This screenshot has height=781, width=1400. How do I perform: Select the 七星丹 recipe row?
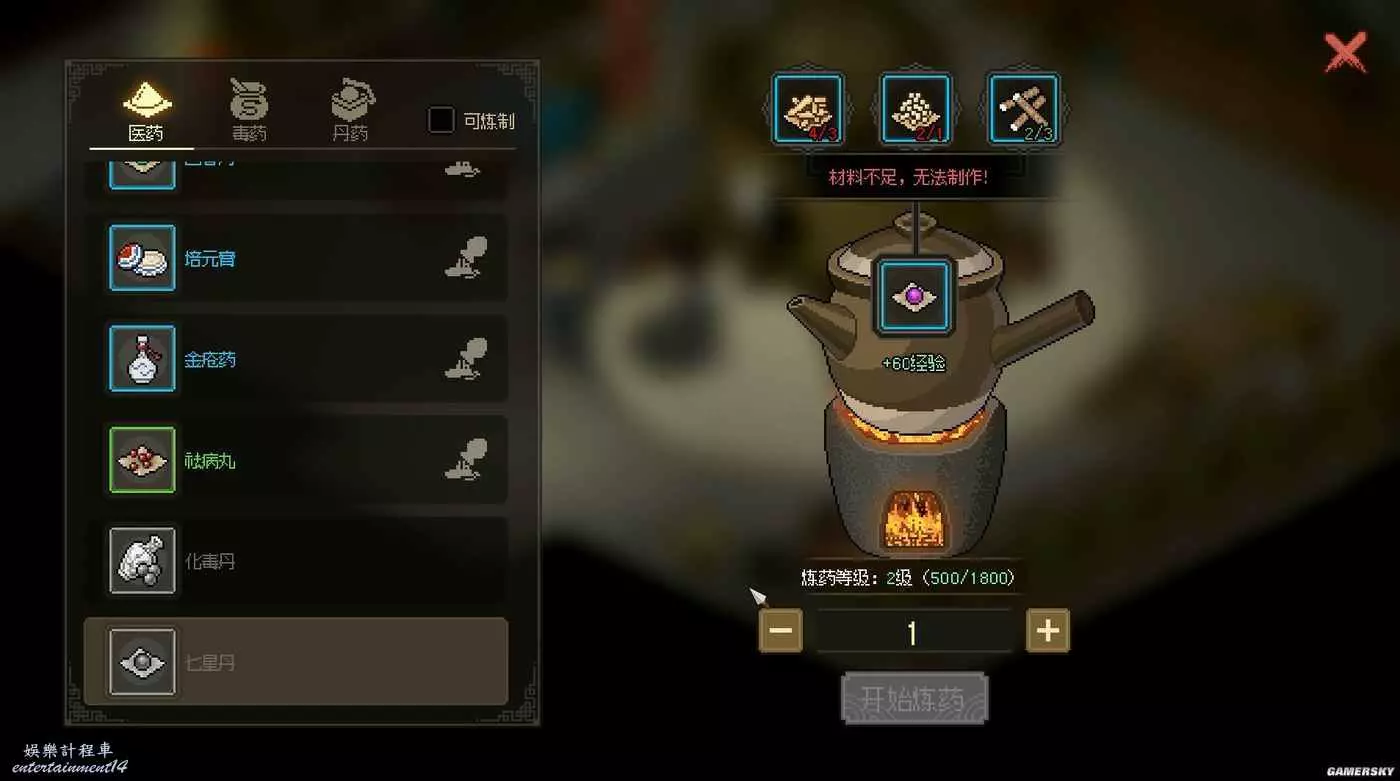point(296,662)
